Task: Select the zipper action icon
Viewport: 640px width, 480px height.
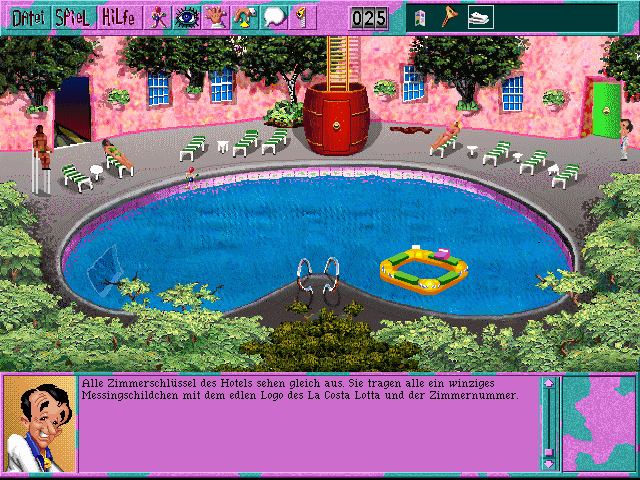Action: click(x=298, y=17)
